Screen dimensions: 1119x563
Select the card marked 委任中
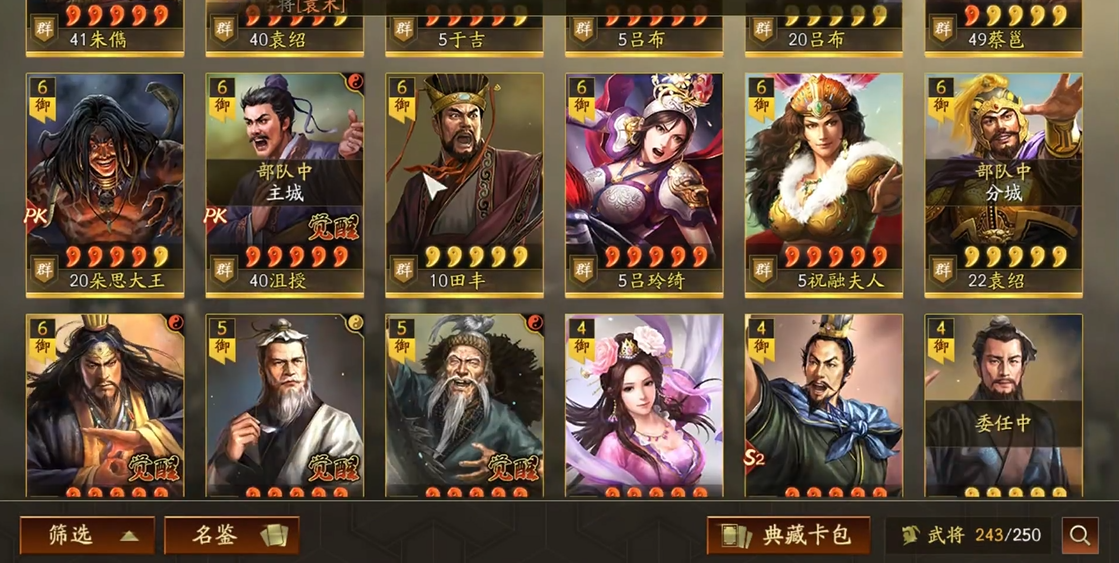click(1003, 405)
